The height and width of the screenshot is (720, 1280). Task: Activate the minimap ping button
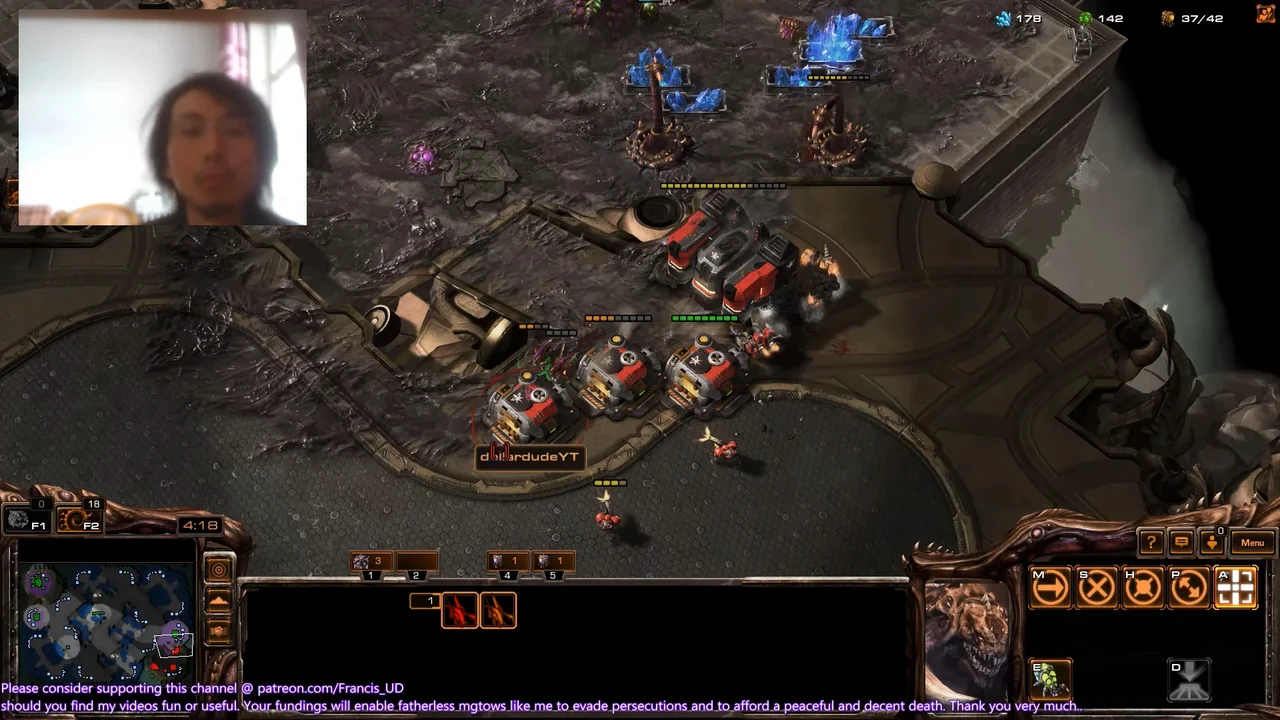[x=218, y=570]
